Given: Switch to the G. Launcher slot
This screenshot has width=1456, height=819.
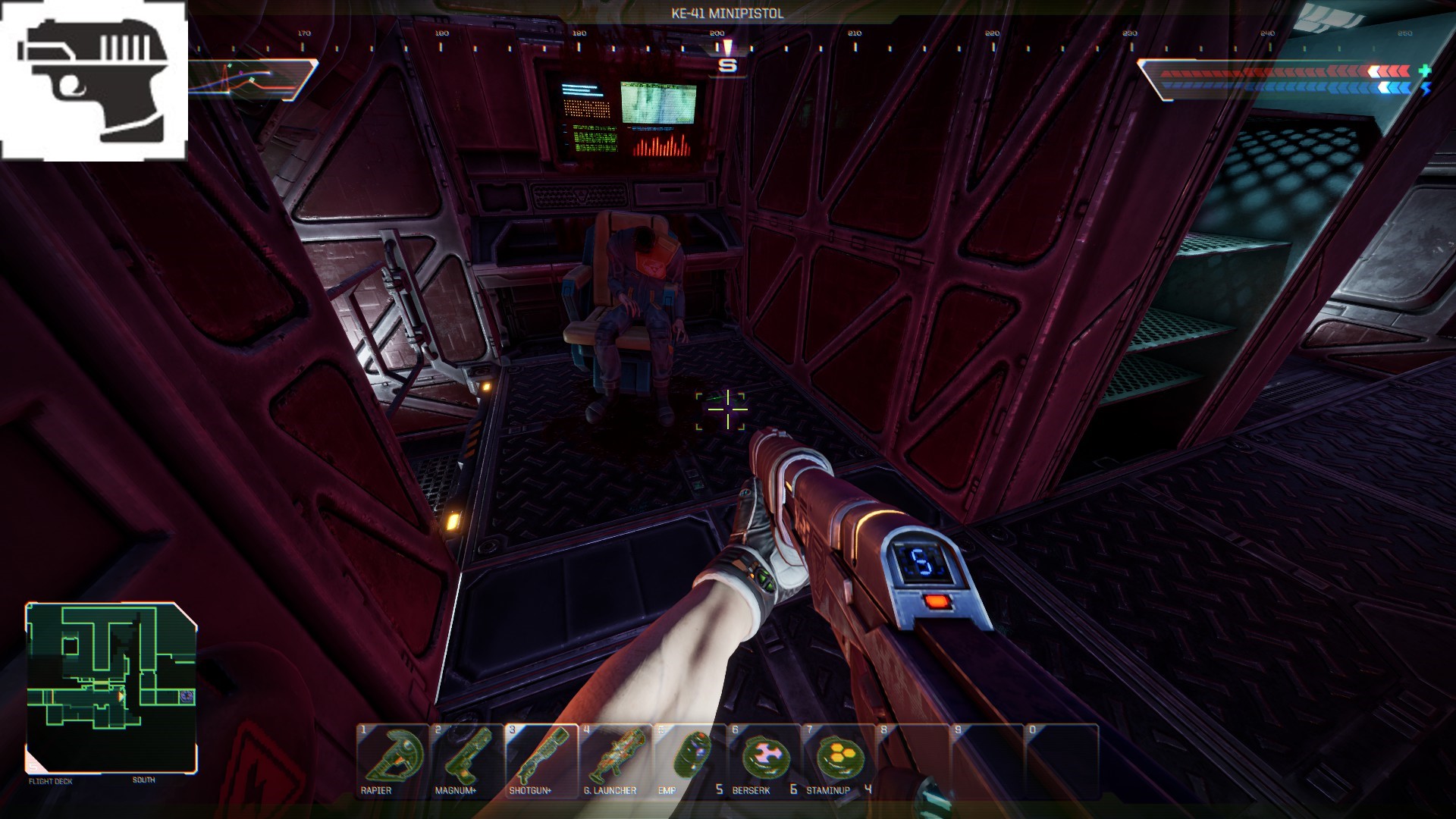Looking at the screenshot, I should pos(615,760).
